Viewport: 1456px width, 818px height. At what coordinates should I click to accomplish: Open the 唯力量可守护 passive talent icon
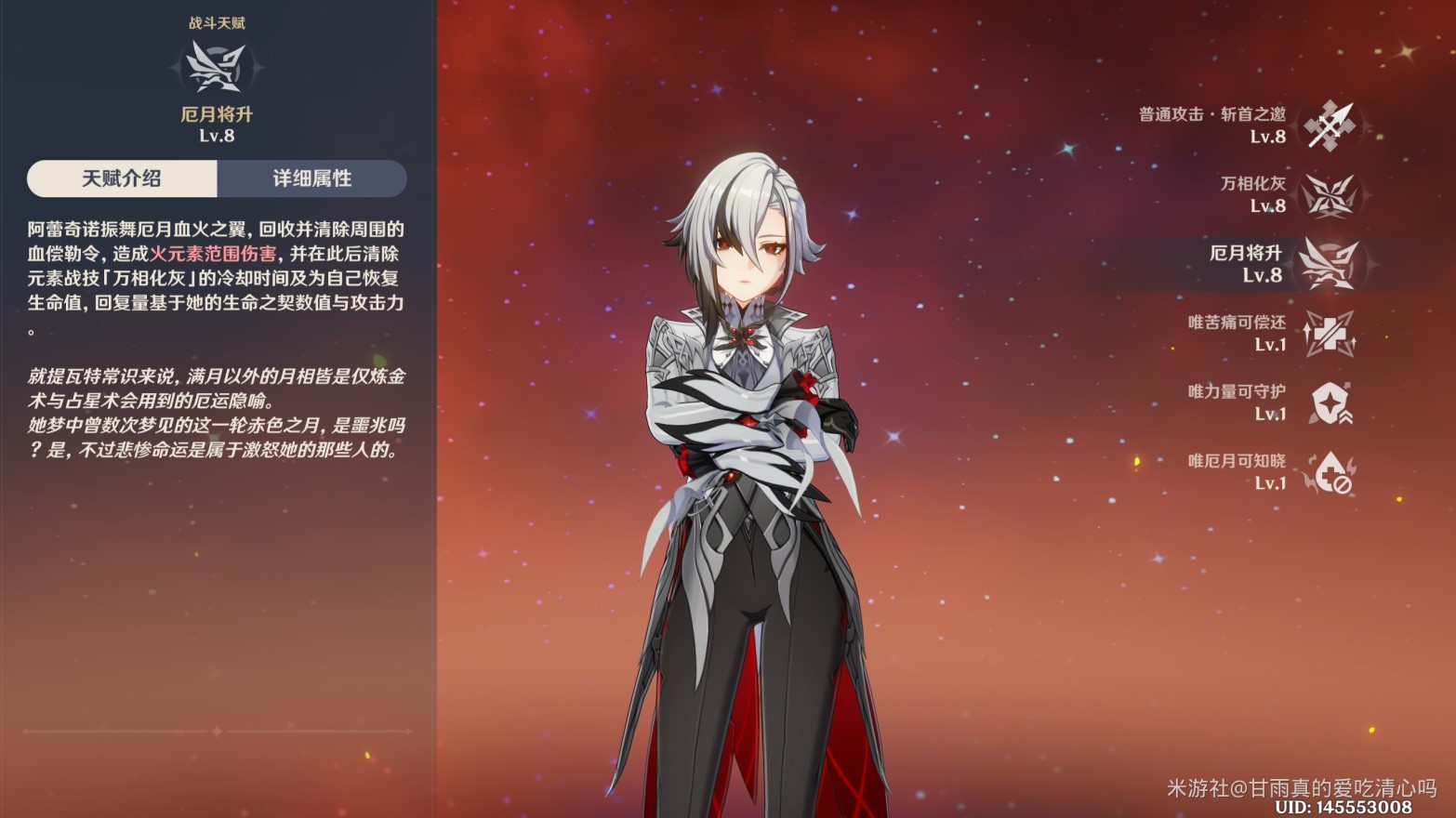point(1330,404)
